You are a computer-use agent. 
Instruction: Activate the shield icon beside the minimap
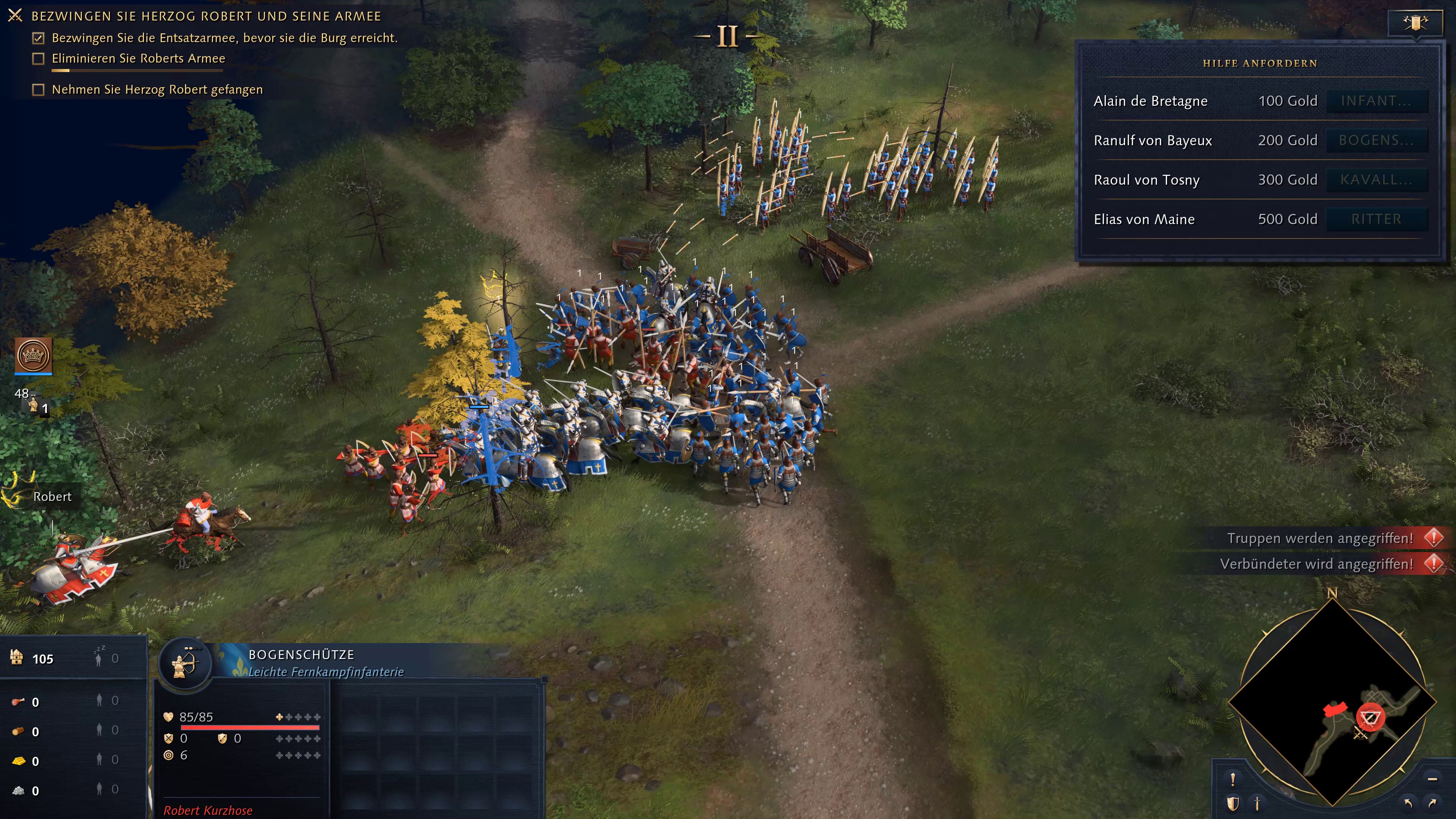coord(1233,803)
